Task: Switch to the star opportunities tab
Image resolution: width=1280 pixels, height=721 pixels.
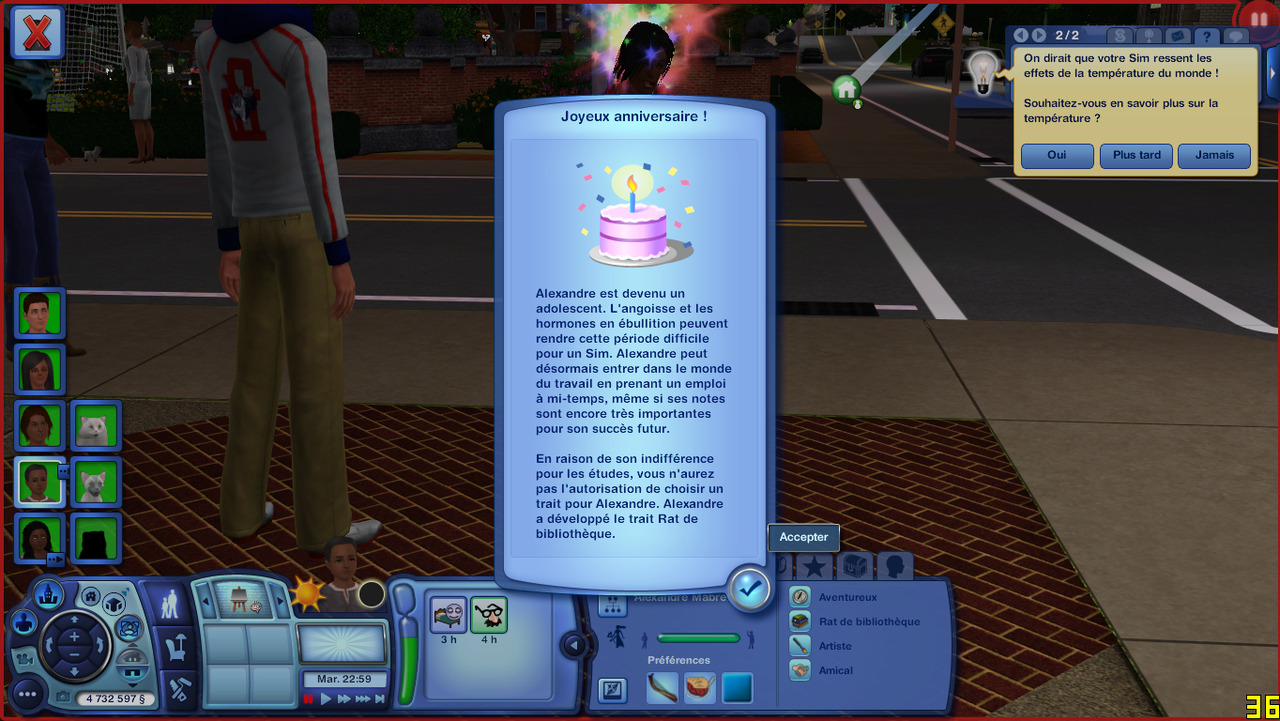Action: coord(815,566)
